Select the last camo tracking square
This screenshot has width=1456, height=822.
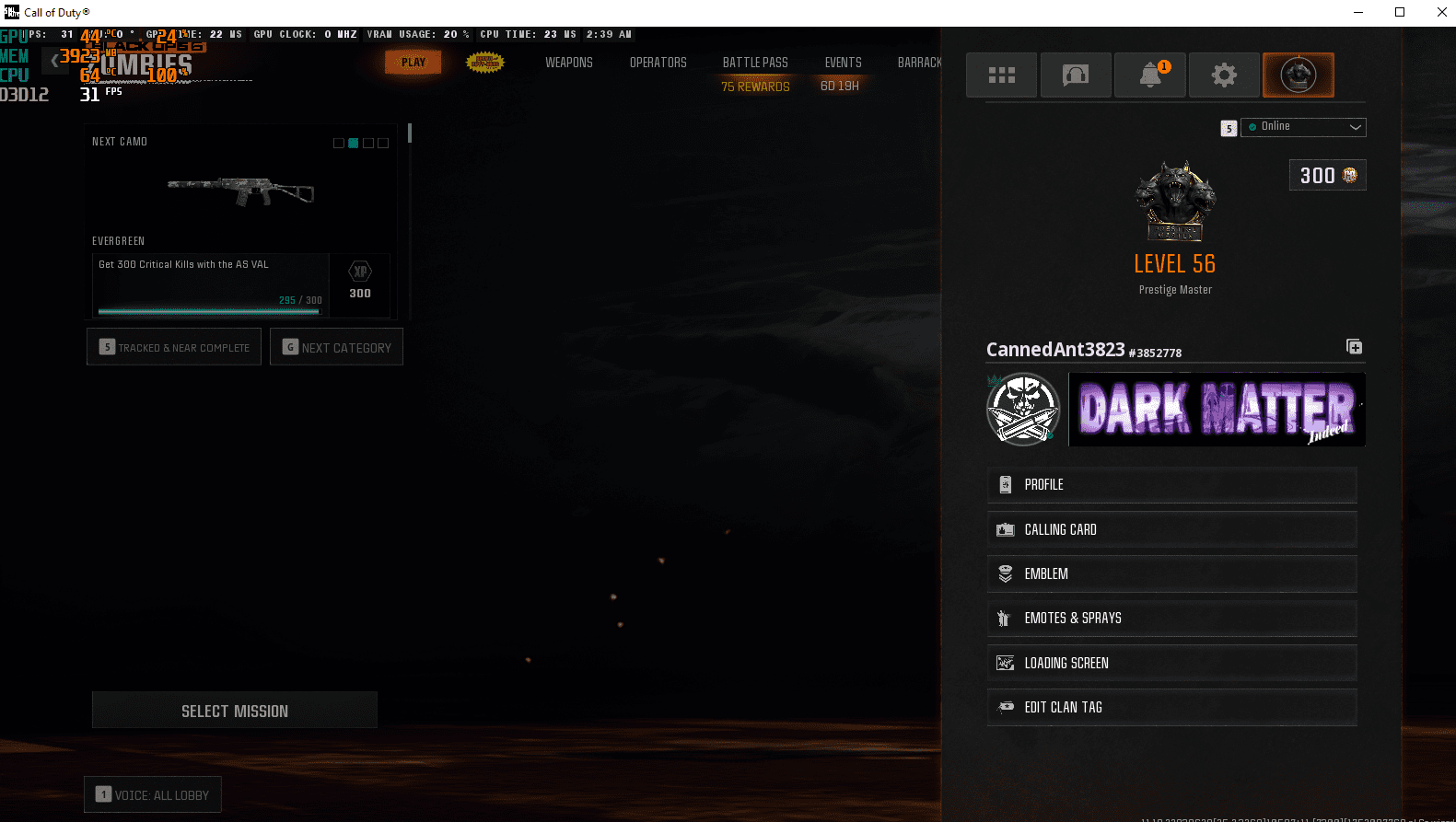click(383, 143)
